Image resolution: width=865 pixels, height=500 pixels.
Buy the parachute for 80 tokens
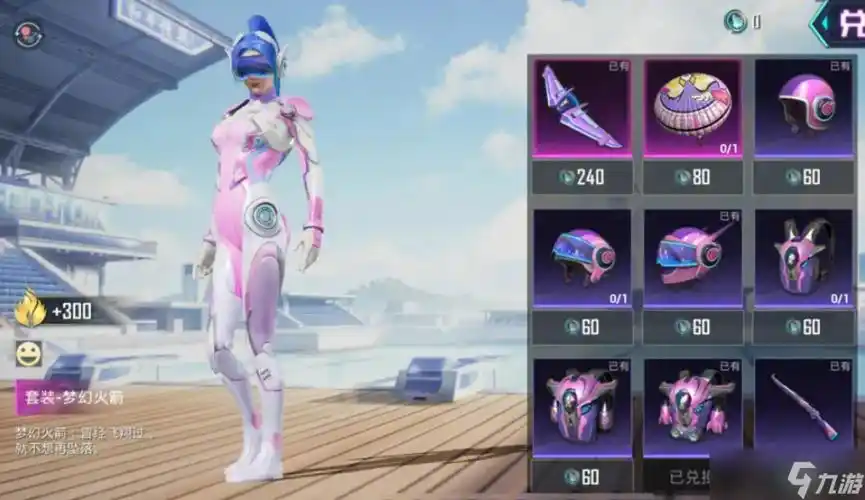[x=692, y=177]
